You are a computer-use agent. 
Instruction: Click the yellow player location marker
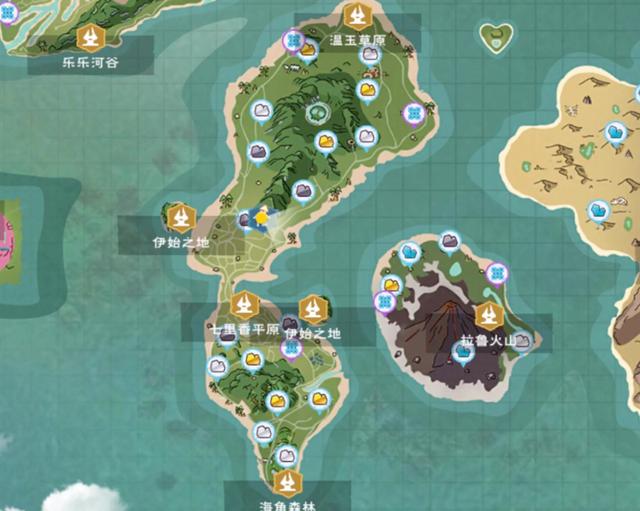(x=262, y=217)
